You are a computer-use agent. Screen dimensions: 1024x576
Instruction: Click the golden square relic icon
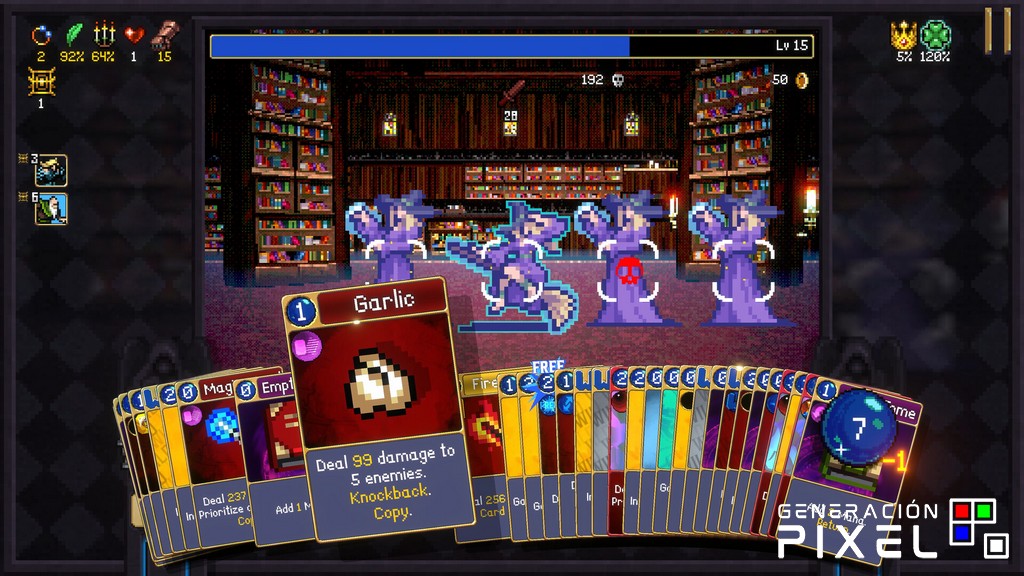[x=41, y=82]
